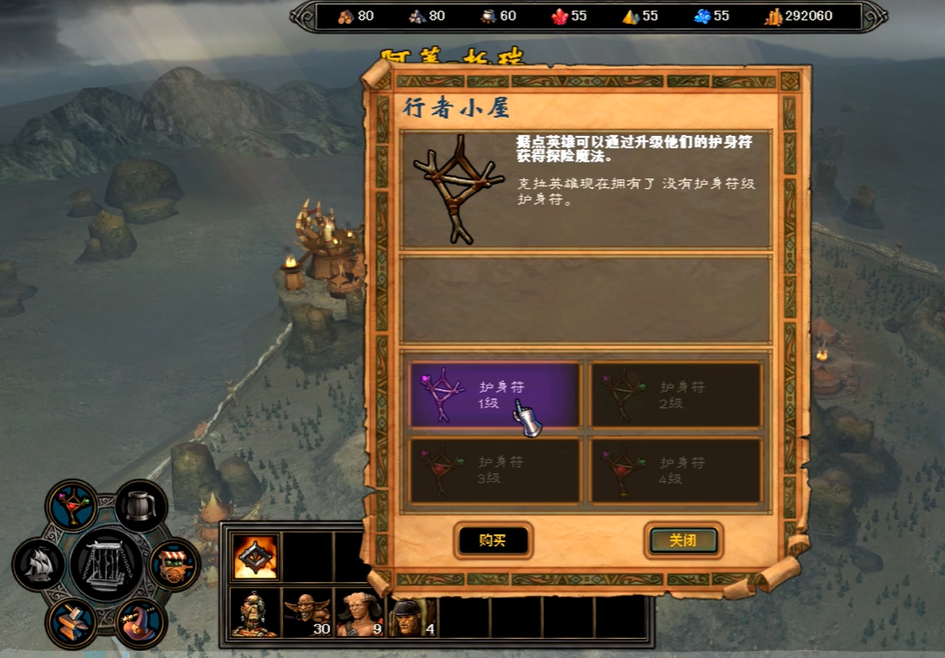The height and width of the screenshot is (658, 945).
Task: Pick the 护身符 3级 talisman option
Action: click(495, 469)
